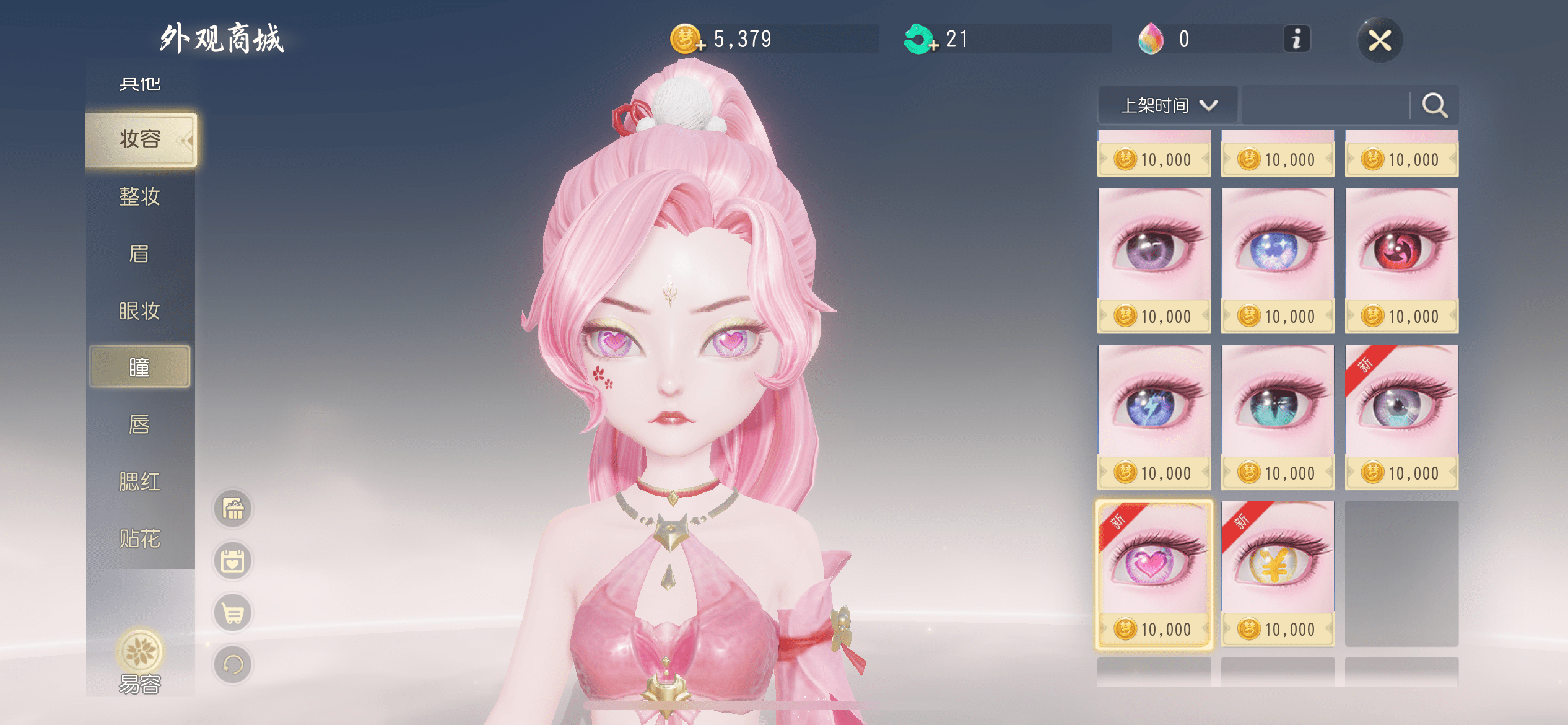Image resolution: width=1568 pixels, height=725 pixels.
Task: Choose the 眉 eyebrow tab
Action: pyautogui.click(x=140, y=254)
